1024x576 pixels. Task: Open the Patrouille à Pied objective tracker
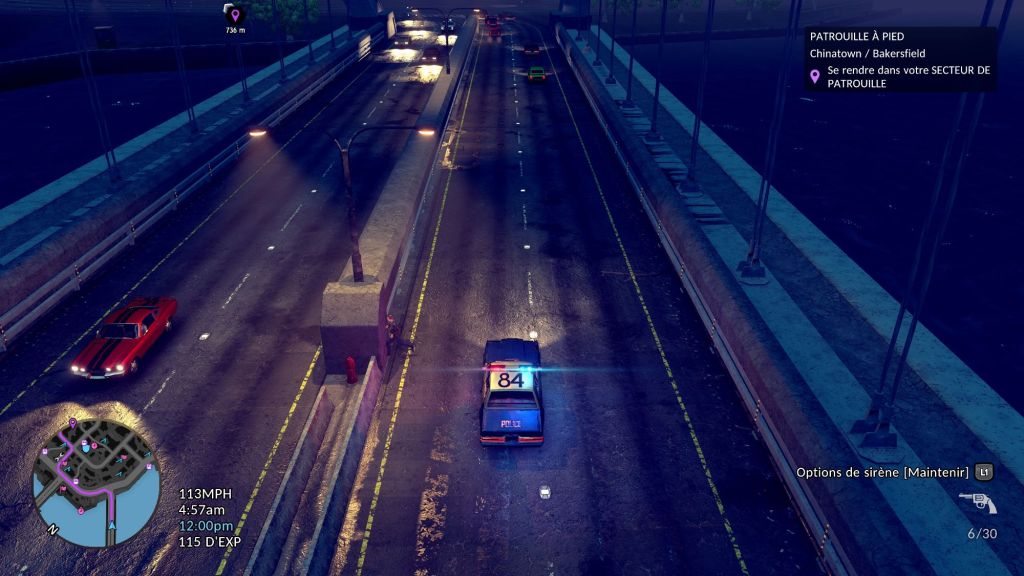[x=900, y=59]
